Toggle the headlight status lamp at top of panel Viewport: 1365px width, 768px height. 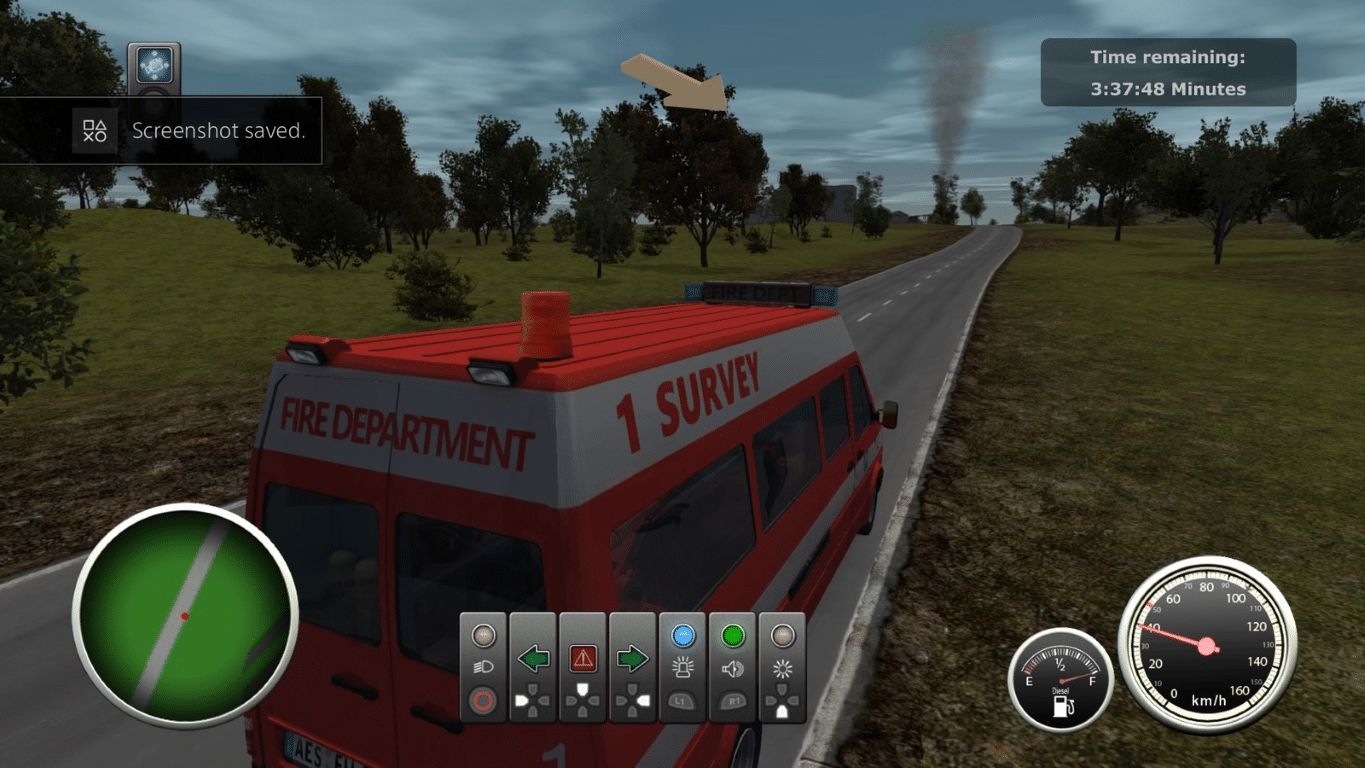[484, 635]
